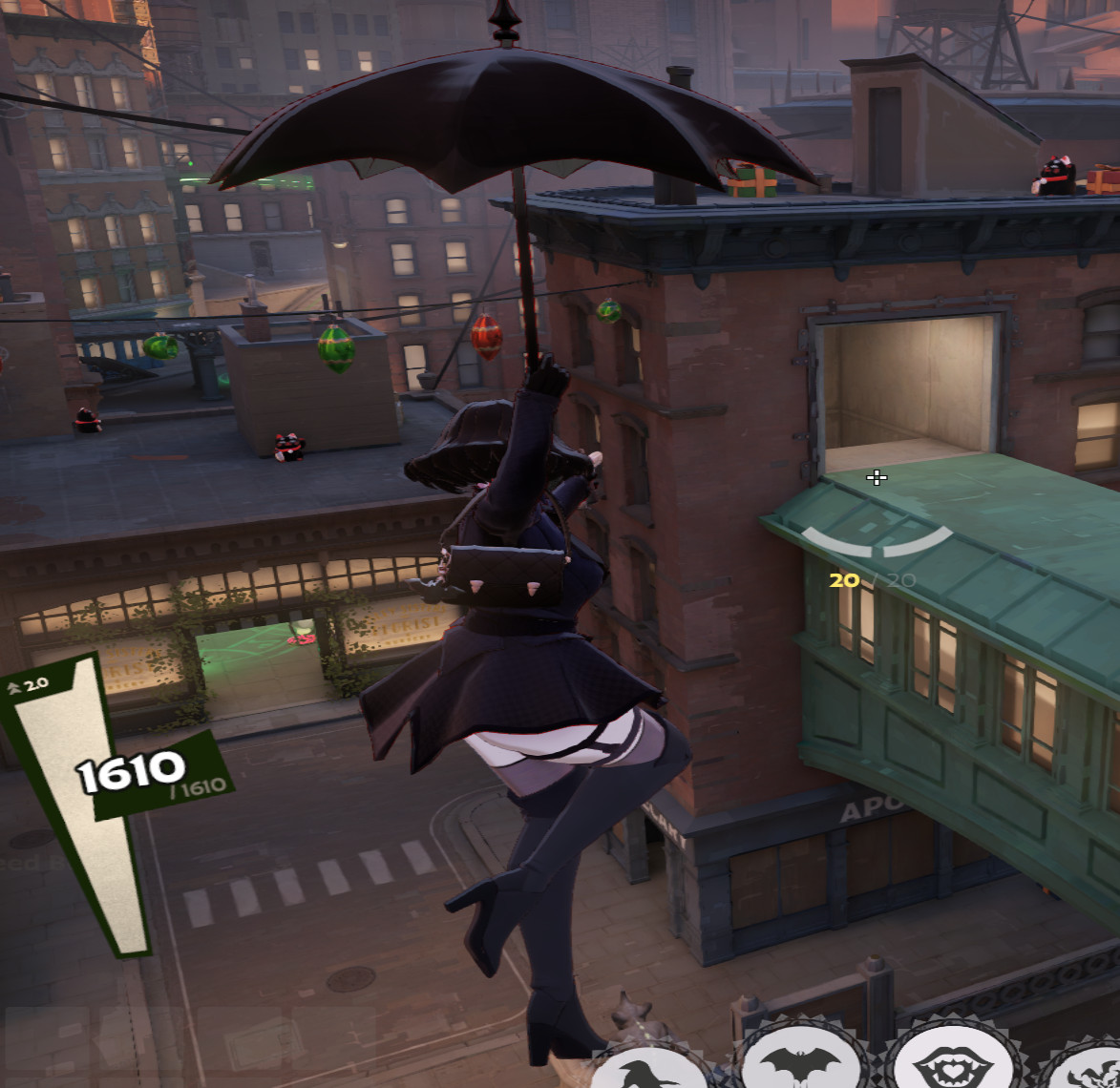This screenshot has height=1088, width=1120.
Task: Use the flying bat ability
Action: (800, 1061)
